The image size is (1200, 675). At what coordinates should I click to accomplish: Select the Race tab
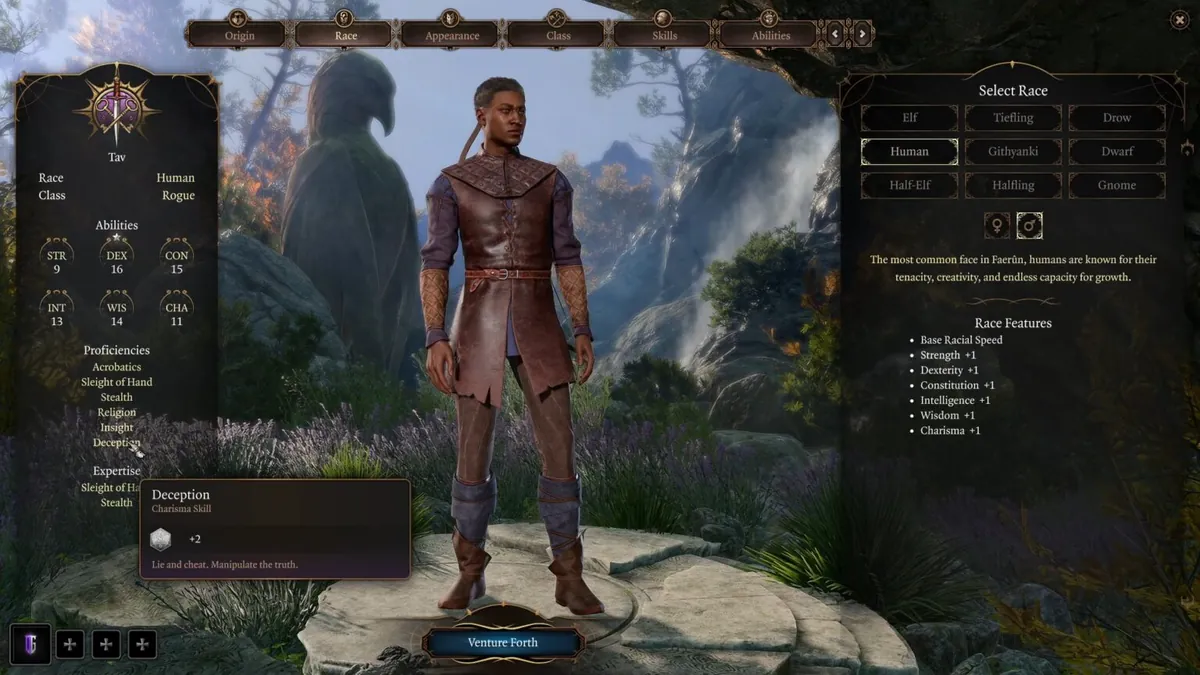click(345, 35)
